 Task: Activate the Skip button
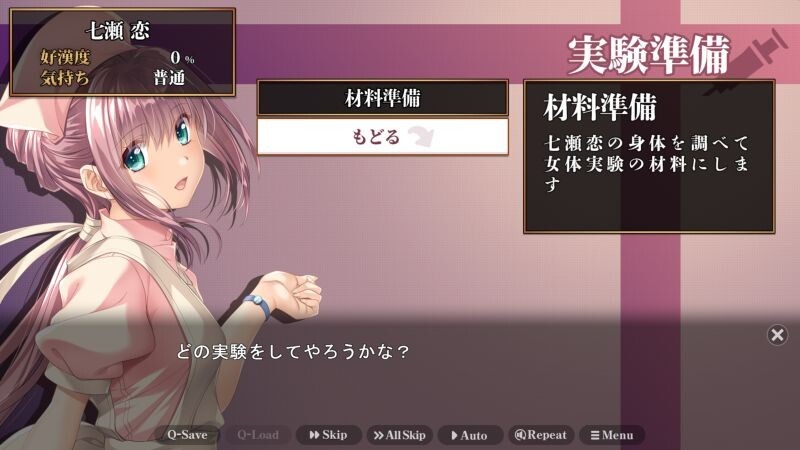[x=328, y=435]
